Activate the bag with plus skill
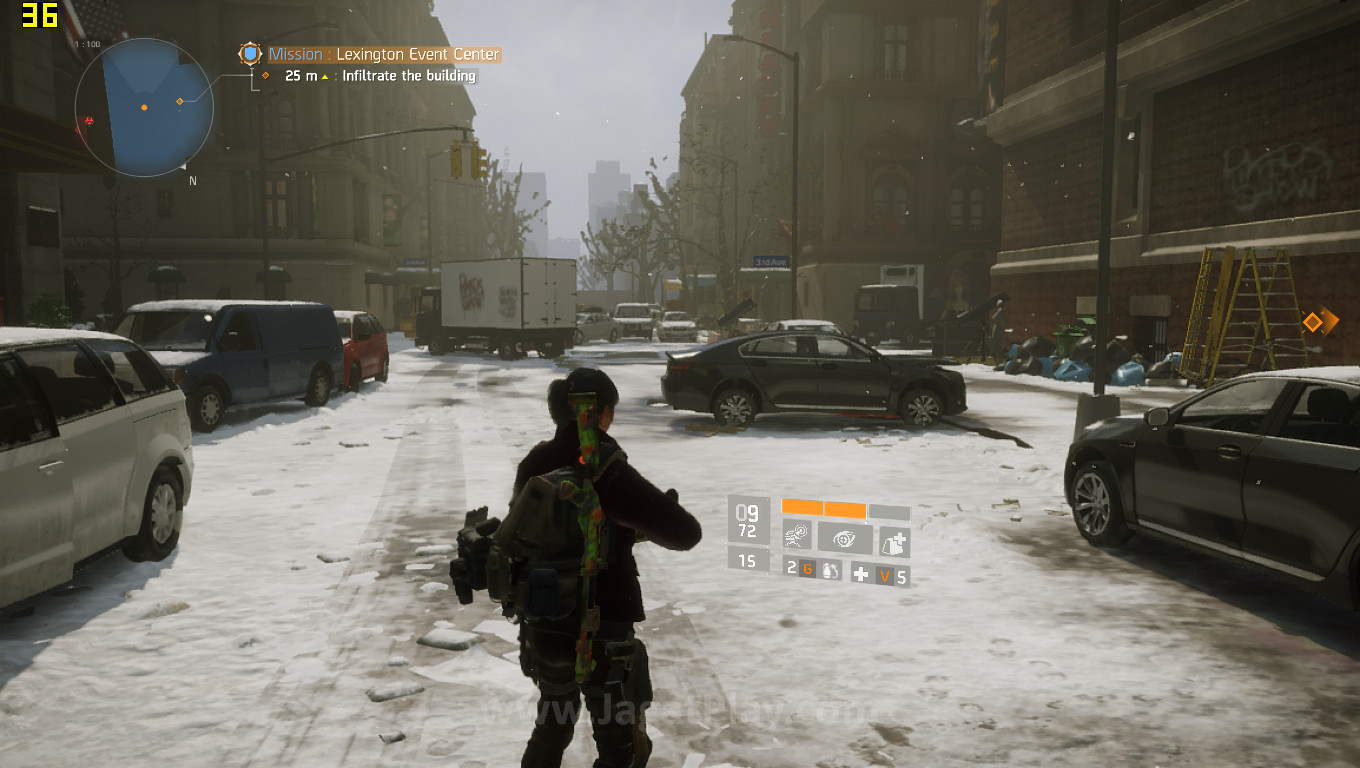The height and width of the screenshot is (768, 1360). point(893,541)
